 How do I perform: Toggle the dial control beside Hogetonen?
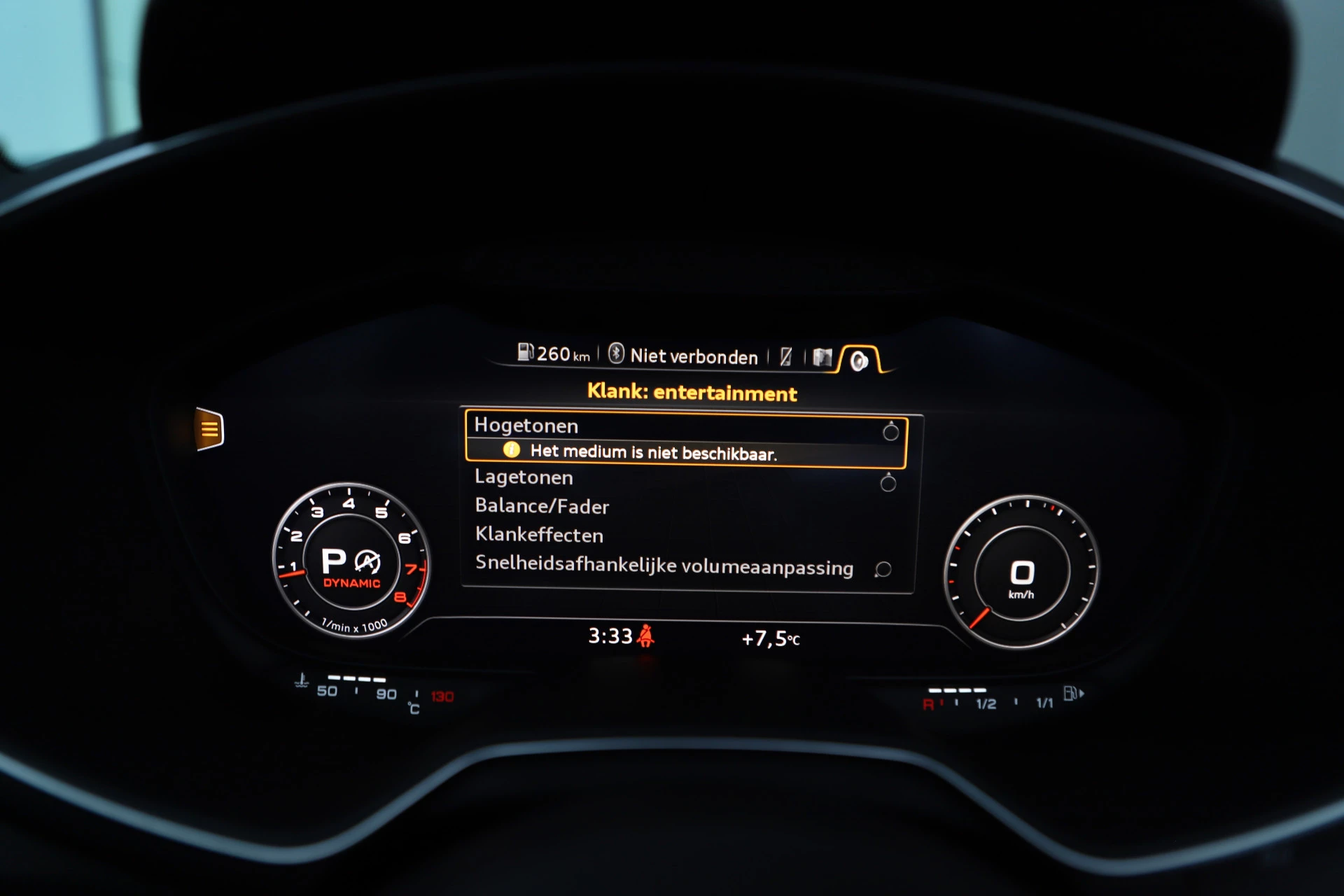pos(890,431)
